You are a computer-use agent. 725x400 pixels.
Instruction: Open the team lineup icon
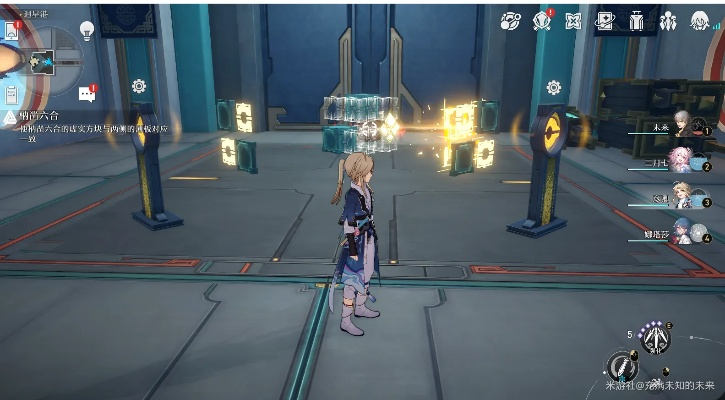(x=668, y=21)
